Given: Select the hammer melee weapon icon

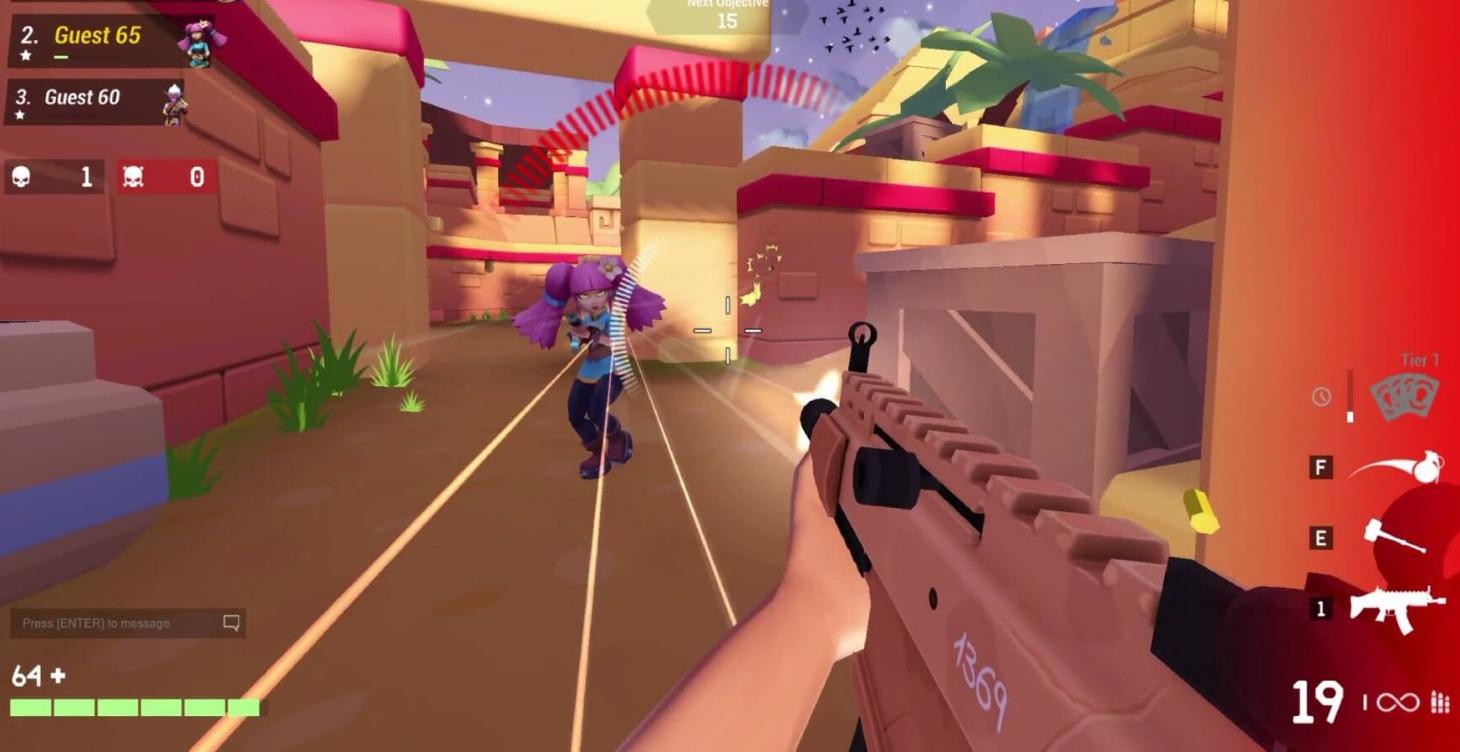Looking at the screenshot, I should 1394,537.
